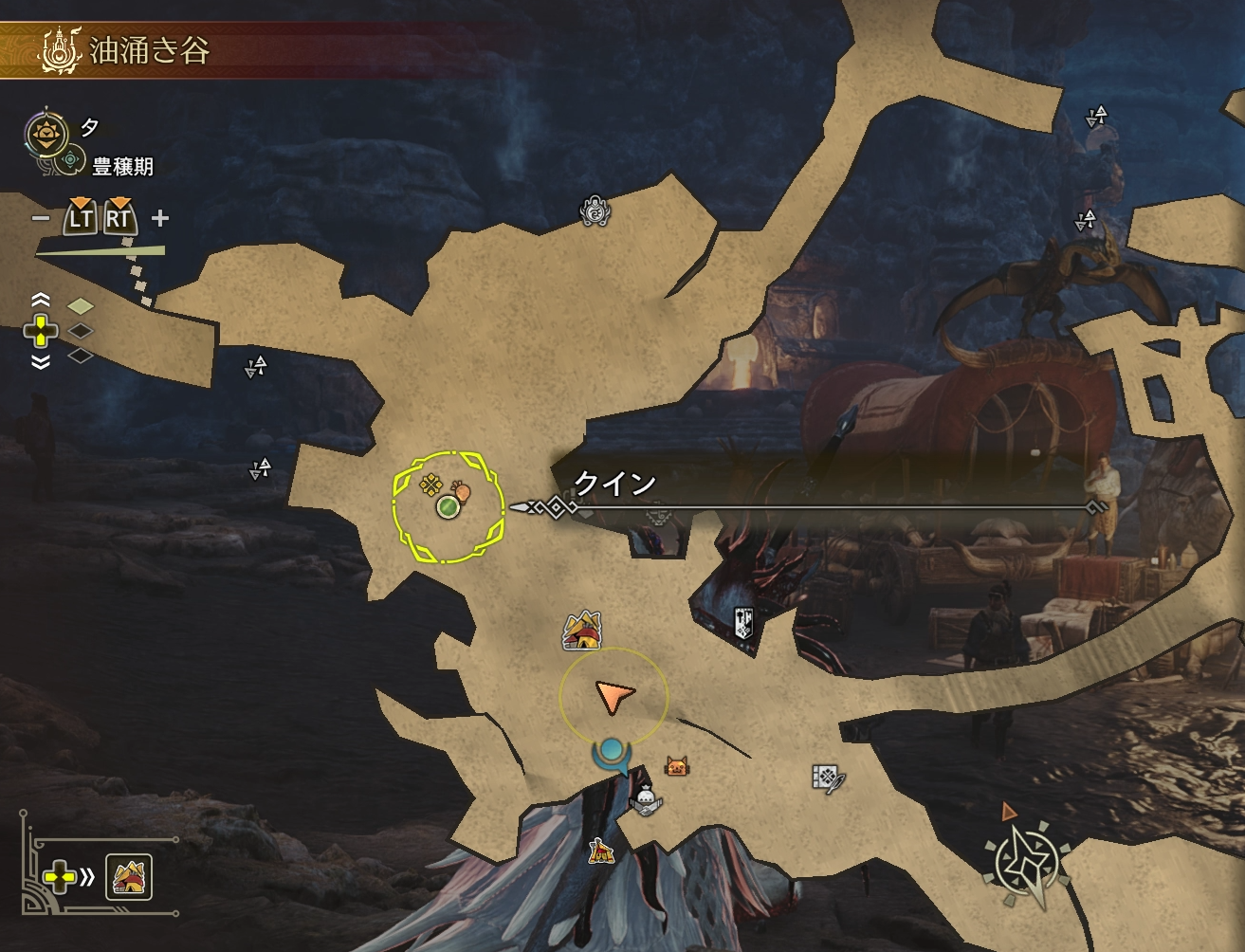1245x952 pixels.
Task: Select the handshake NPC marker with crown
Action: click(x=646, y=801)
